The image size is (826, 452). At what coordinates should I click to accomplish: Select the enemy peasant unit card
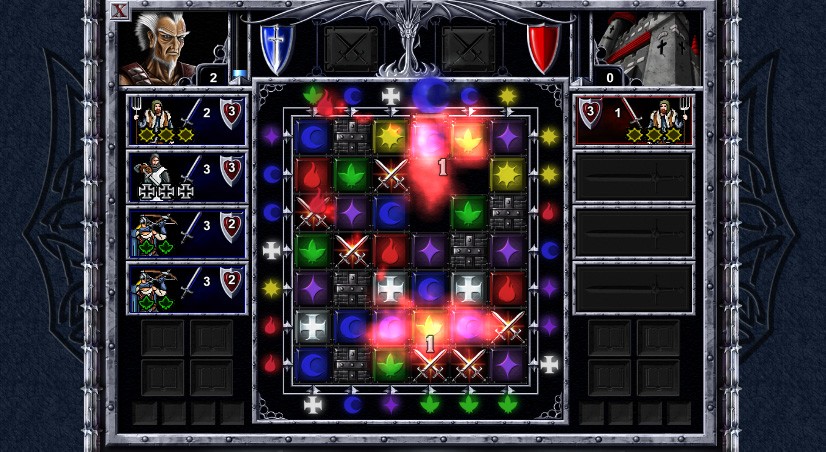[x=633, y=119]
